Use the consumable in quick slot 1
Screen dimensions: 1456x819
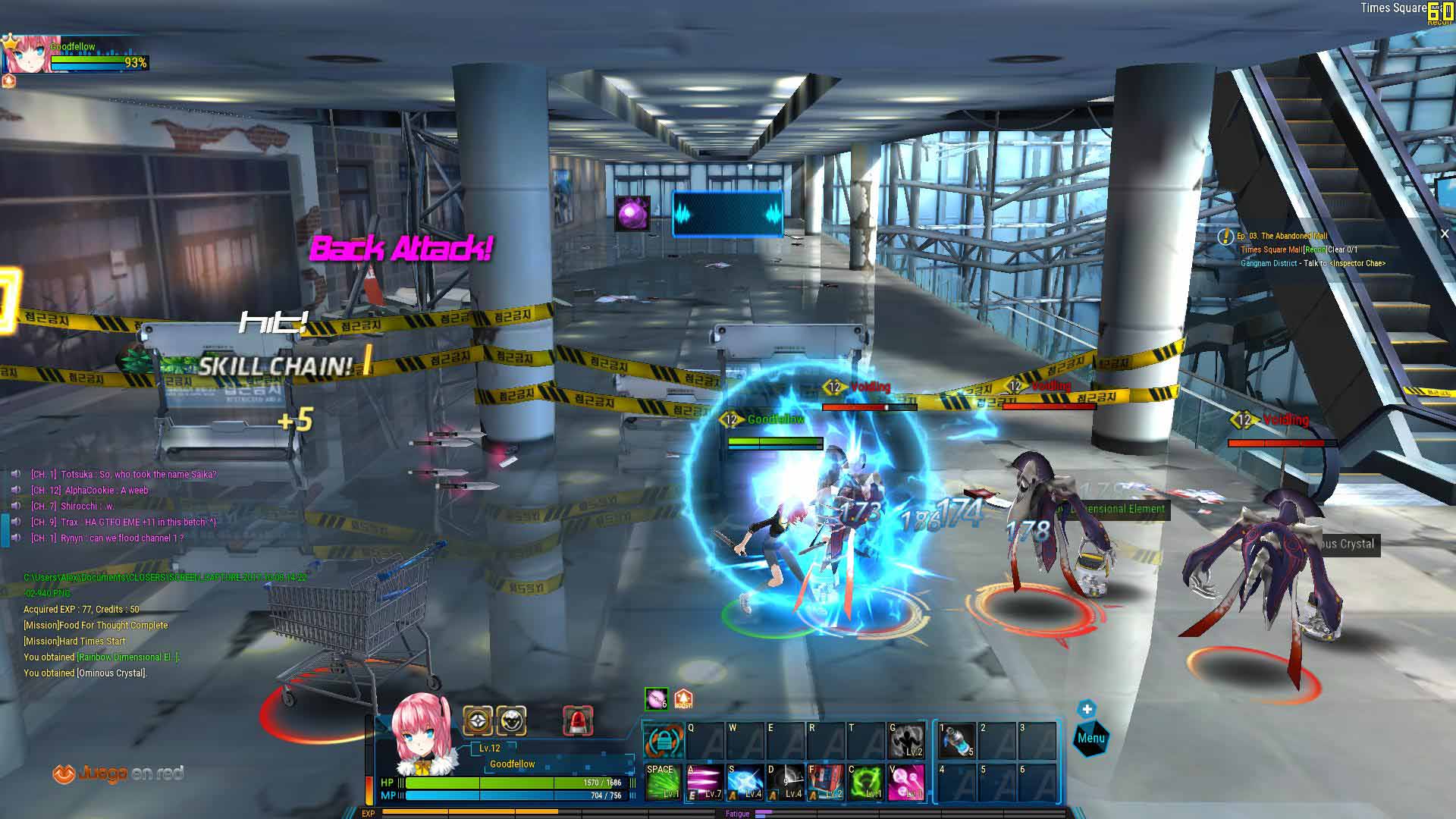click(956, 740)
